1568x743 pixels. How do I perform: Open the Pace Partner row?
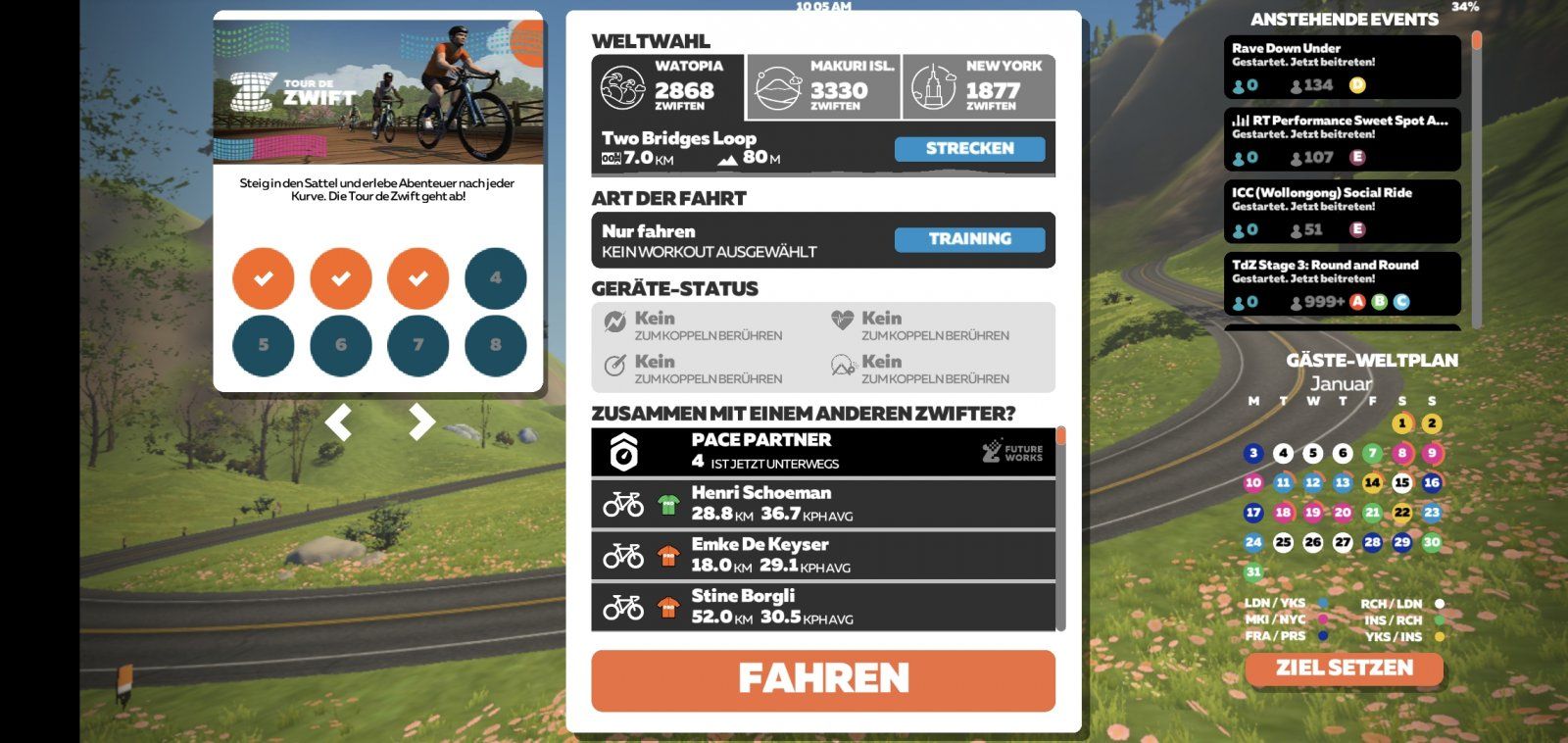pos(822,452)
